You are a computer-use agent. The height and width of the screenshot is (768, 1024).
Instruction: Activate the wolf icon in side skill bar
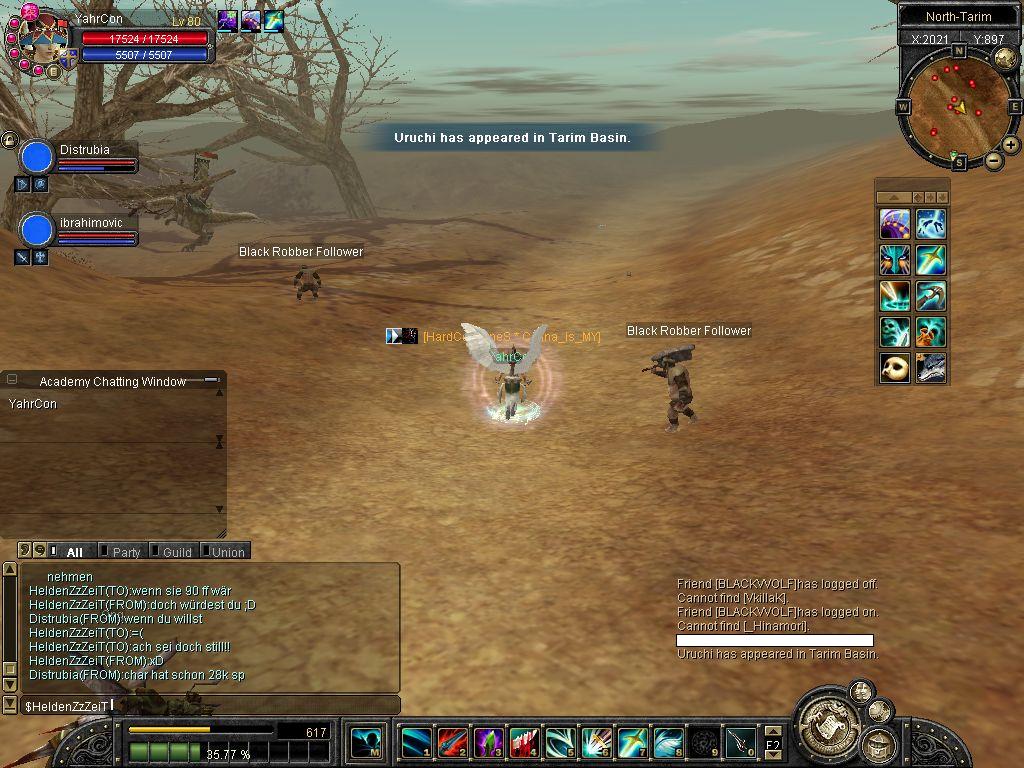[x=931, y=367]
